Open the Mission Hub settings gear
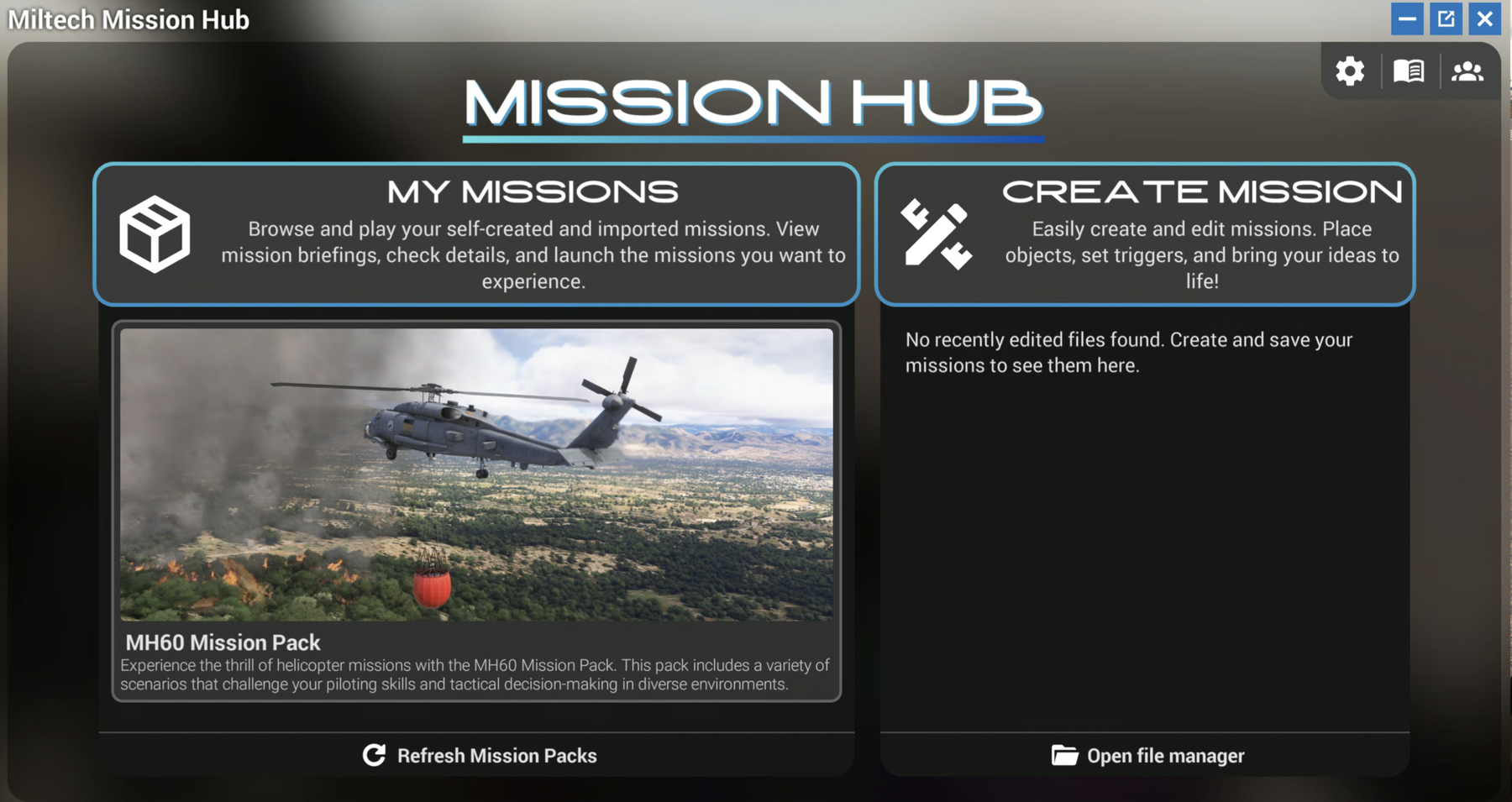 (x=1350, y=71)
